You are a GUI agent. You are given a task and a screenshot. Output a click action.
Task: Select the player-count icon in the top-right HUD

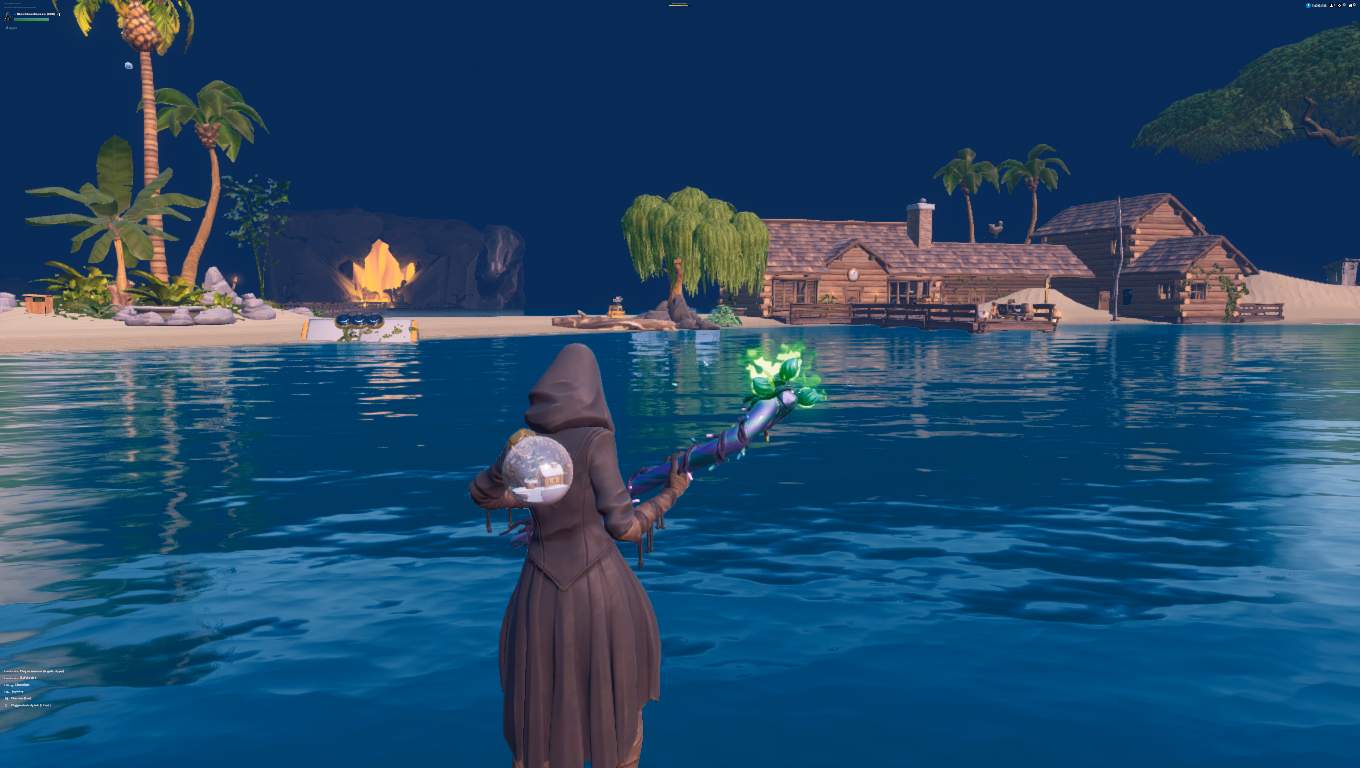[1332, 5]
